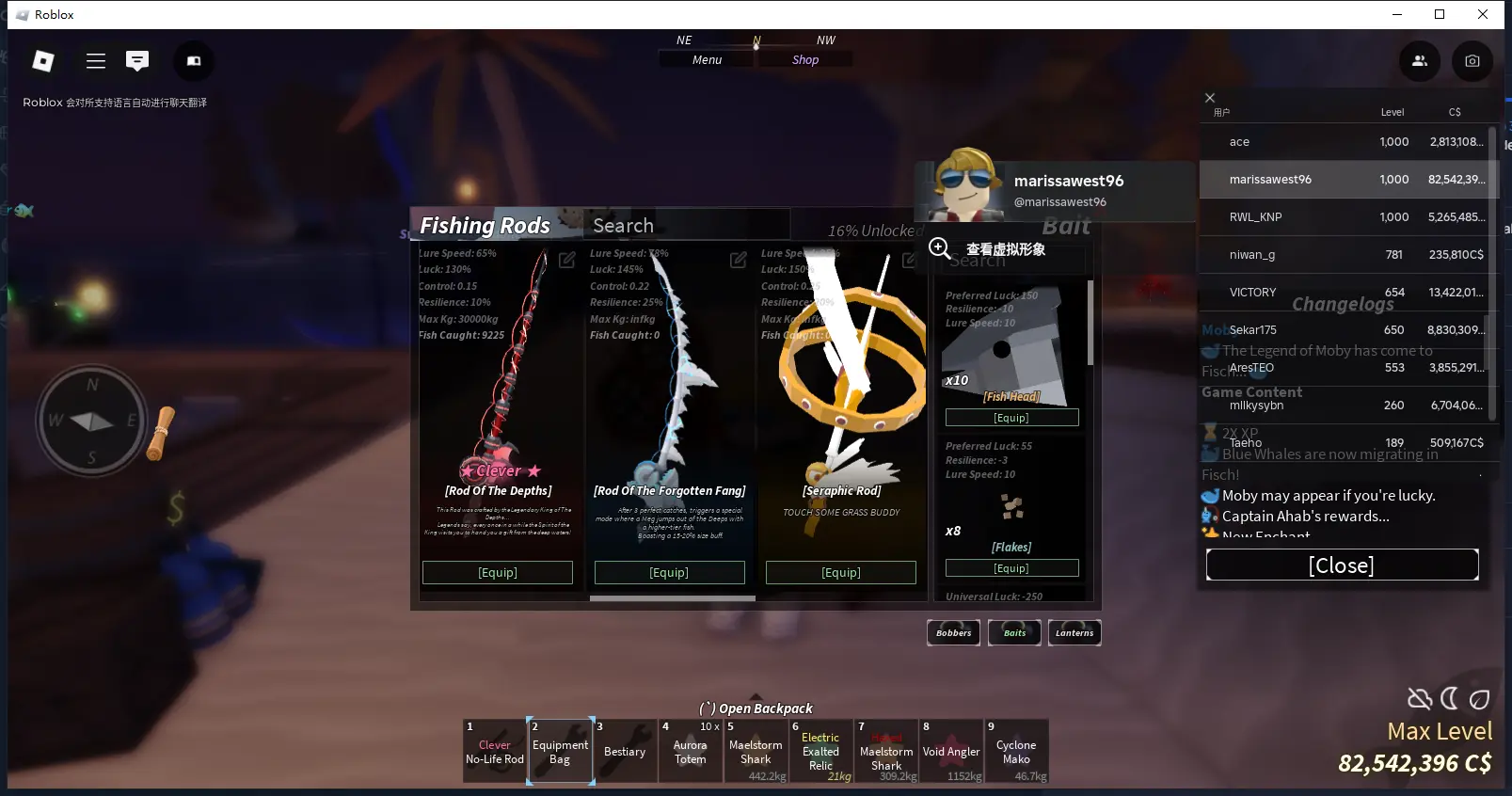Click the magnifier avatar-inspect icon above 查看虚拟形象
1512x796 pixels.
point(939,247)
